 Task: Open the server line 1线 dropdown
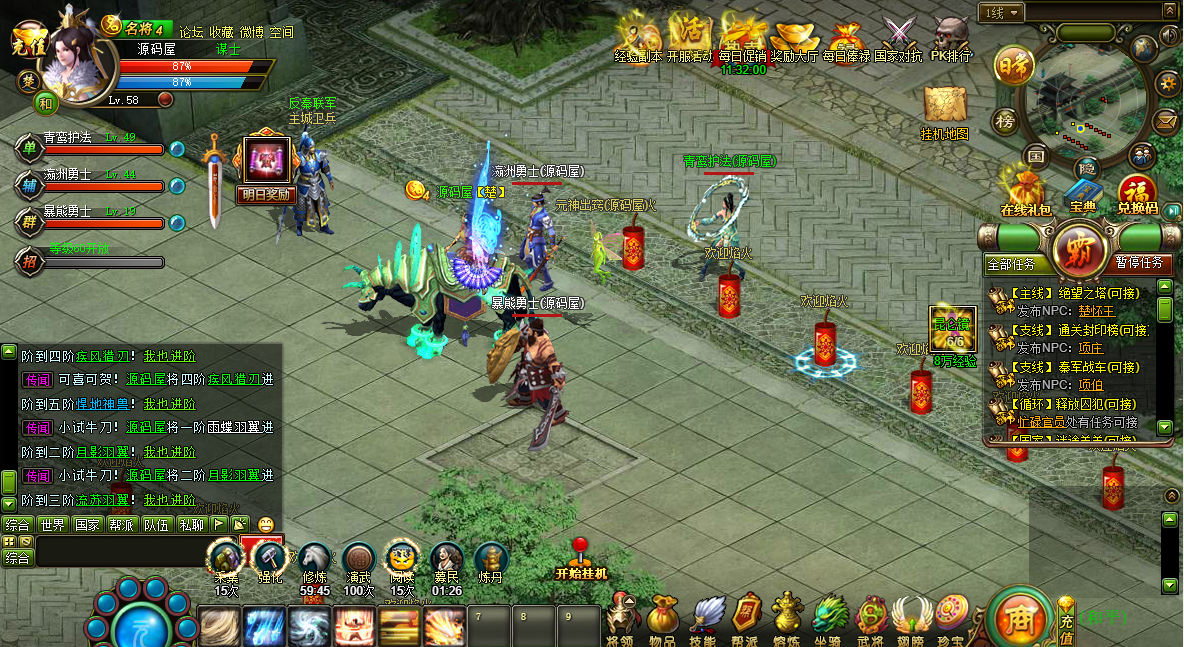tap(1001, 13)
